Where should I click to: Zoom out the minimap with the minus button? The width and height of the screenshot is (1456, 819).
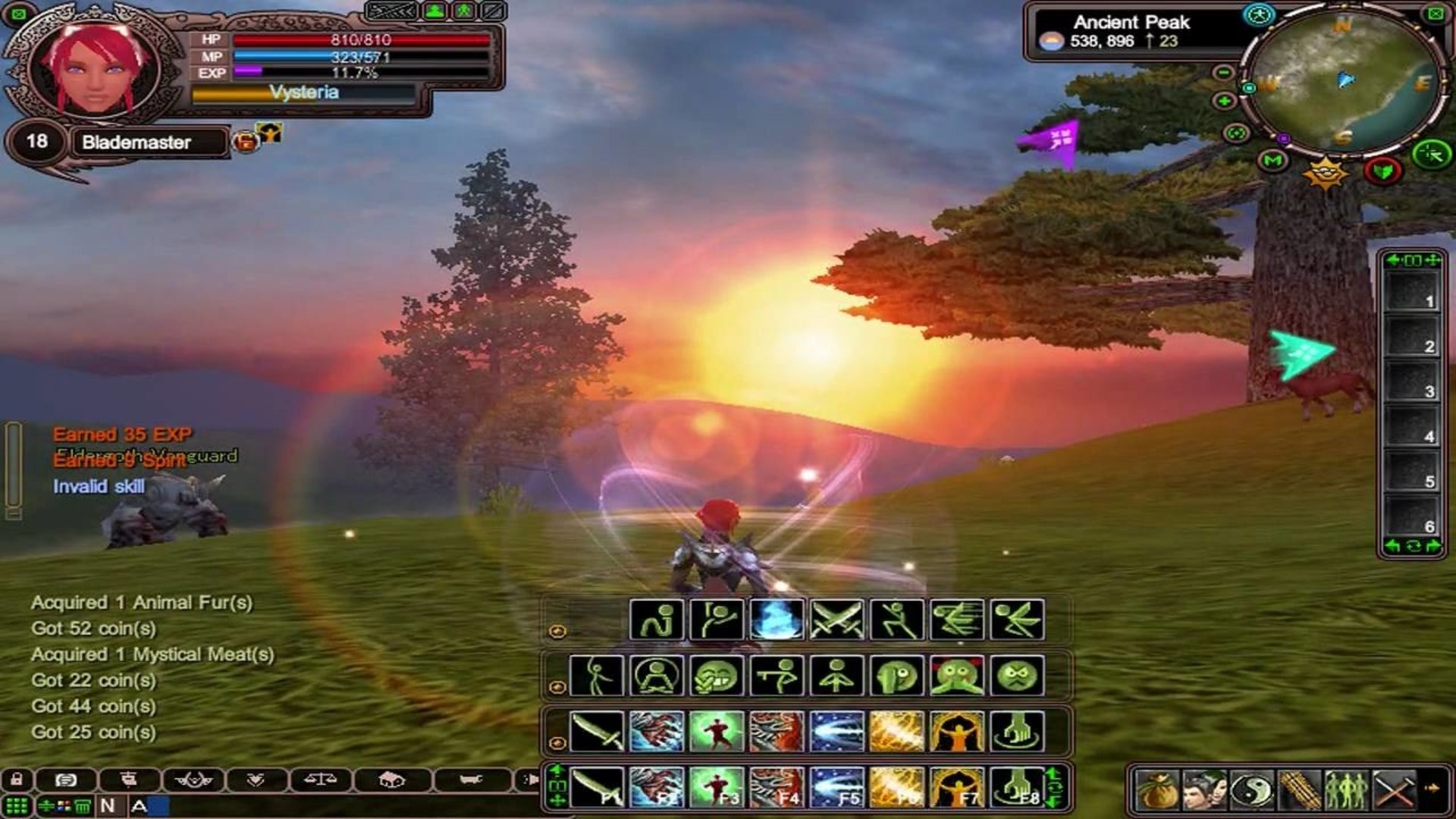(x=1223, y=73)
